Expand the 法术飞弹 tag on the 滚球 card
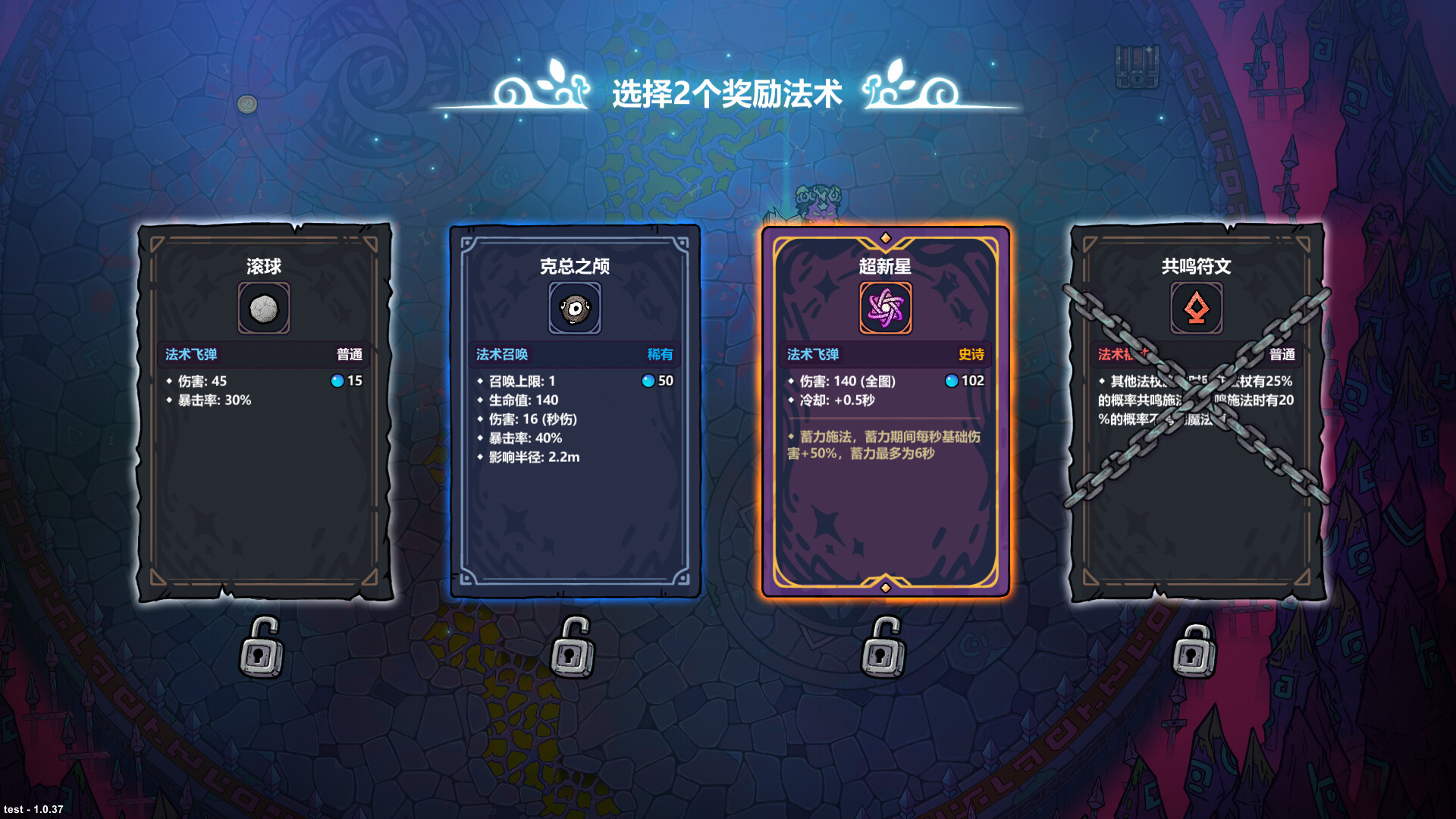Screen dimensions: 1456x819 [x=190, y=353]
